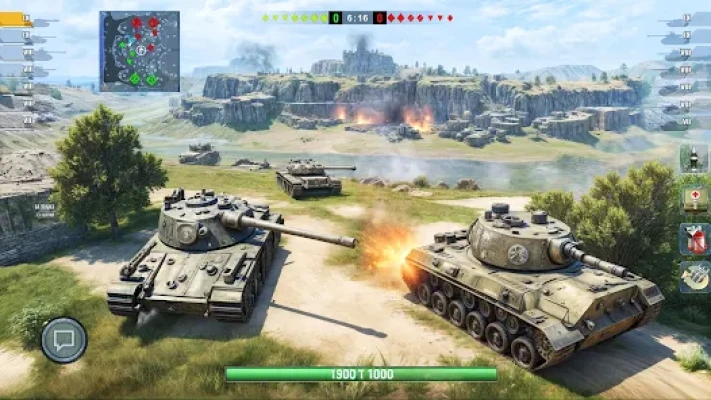Use the first aid repair kit
This screenshot has width=711, height=400.
pyautogui.click(x=693, y=198)
